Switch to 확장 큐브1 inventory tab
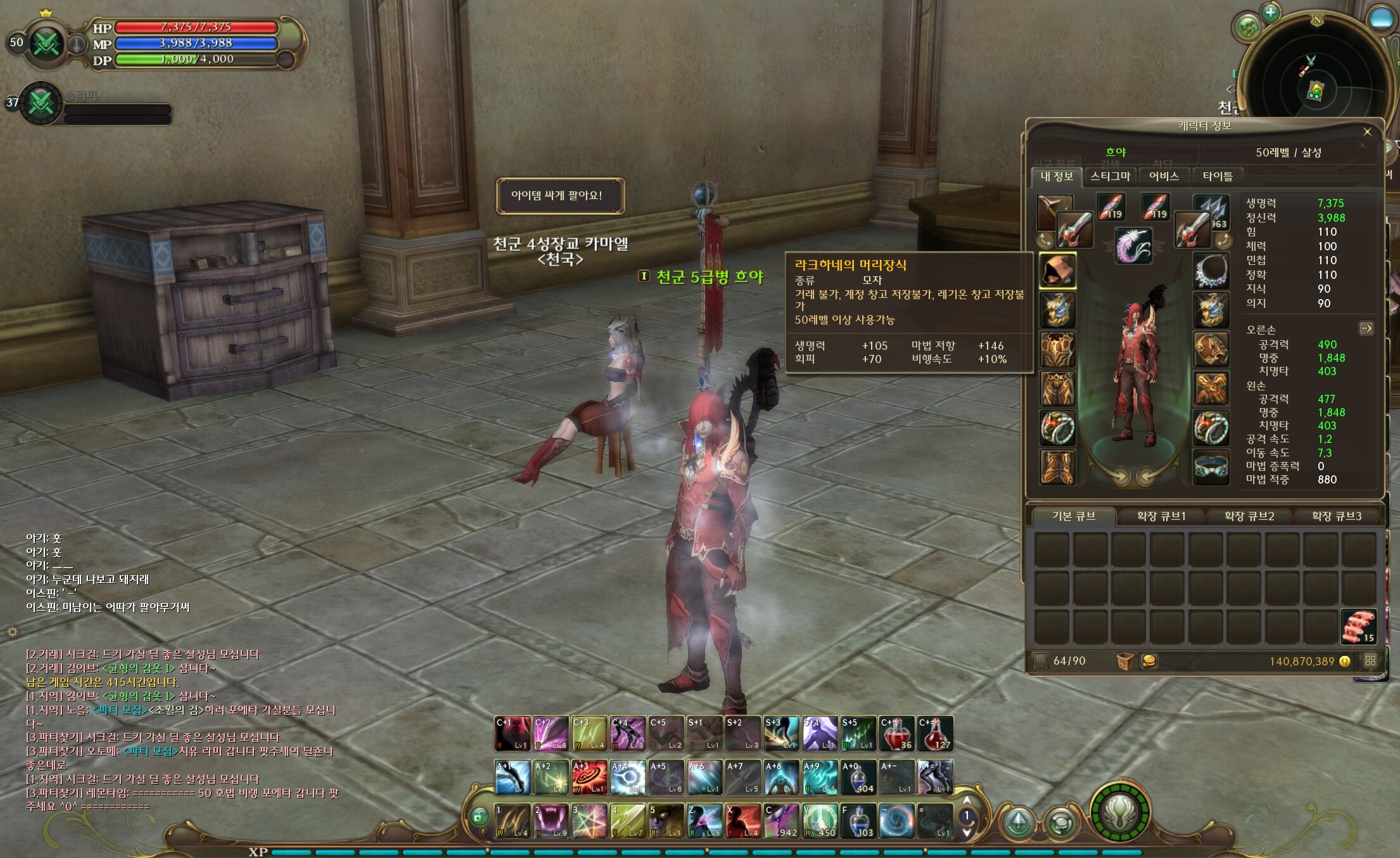This screenshot has height=858, width=1400. 1161,516
